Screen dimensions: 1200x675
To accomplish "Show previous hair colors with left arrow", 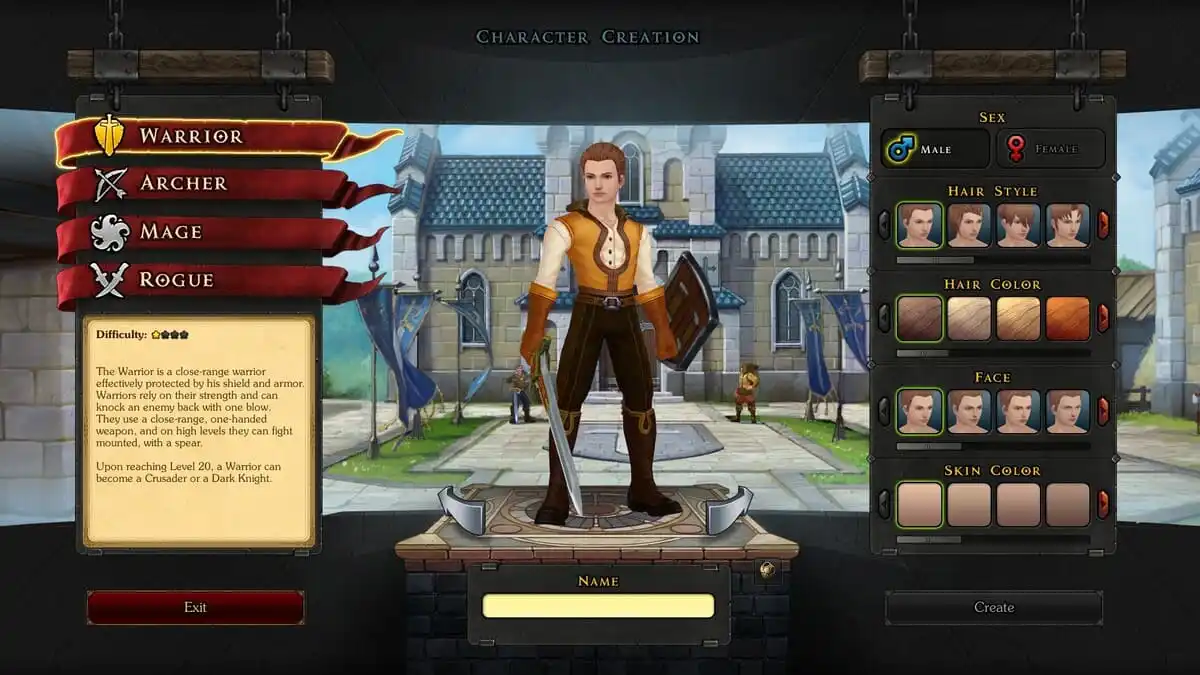I will (884, 318).
